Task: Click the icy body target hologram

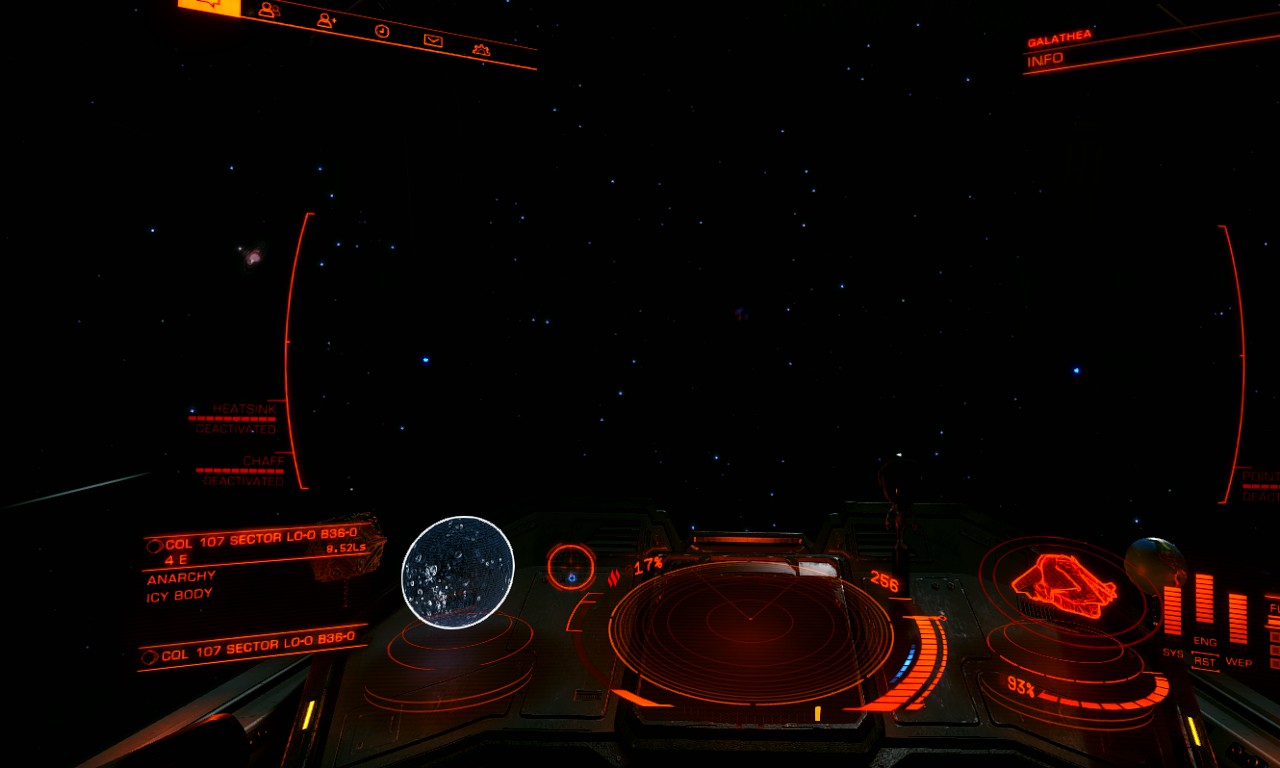Action: 458,572
